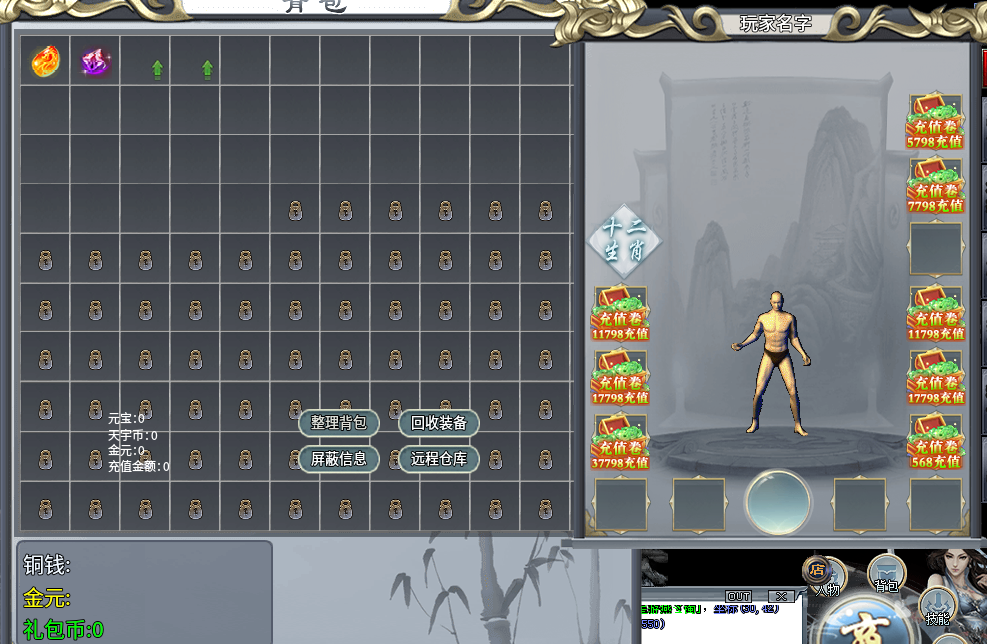
Task: Select the 5798充值 voucher slot
Action: coord(935,121)
